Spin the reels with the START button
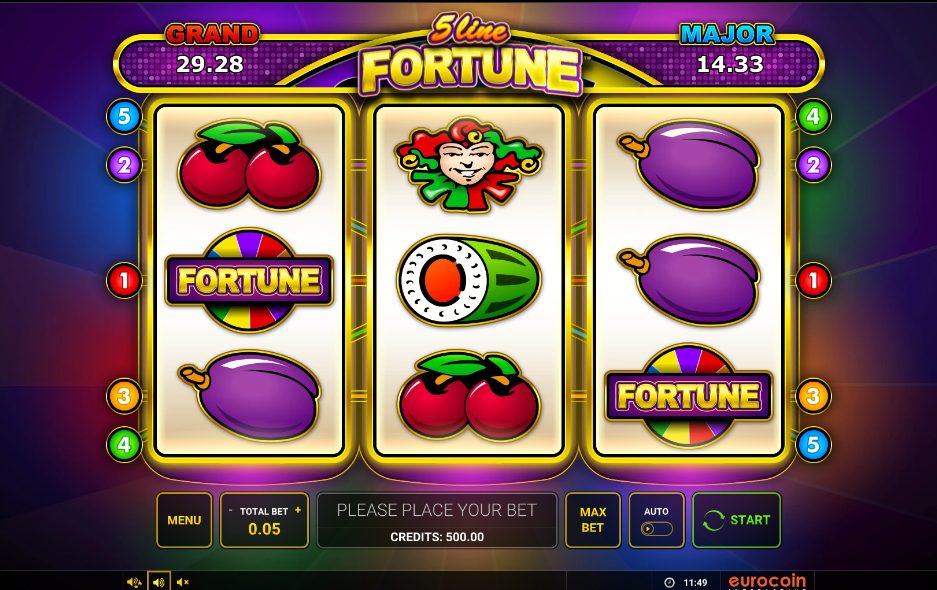This screenshot has width=937, height=590. click(x=737, y=520)
